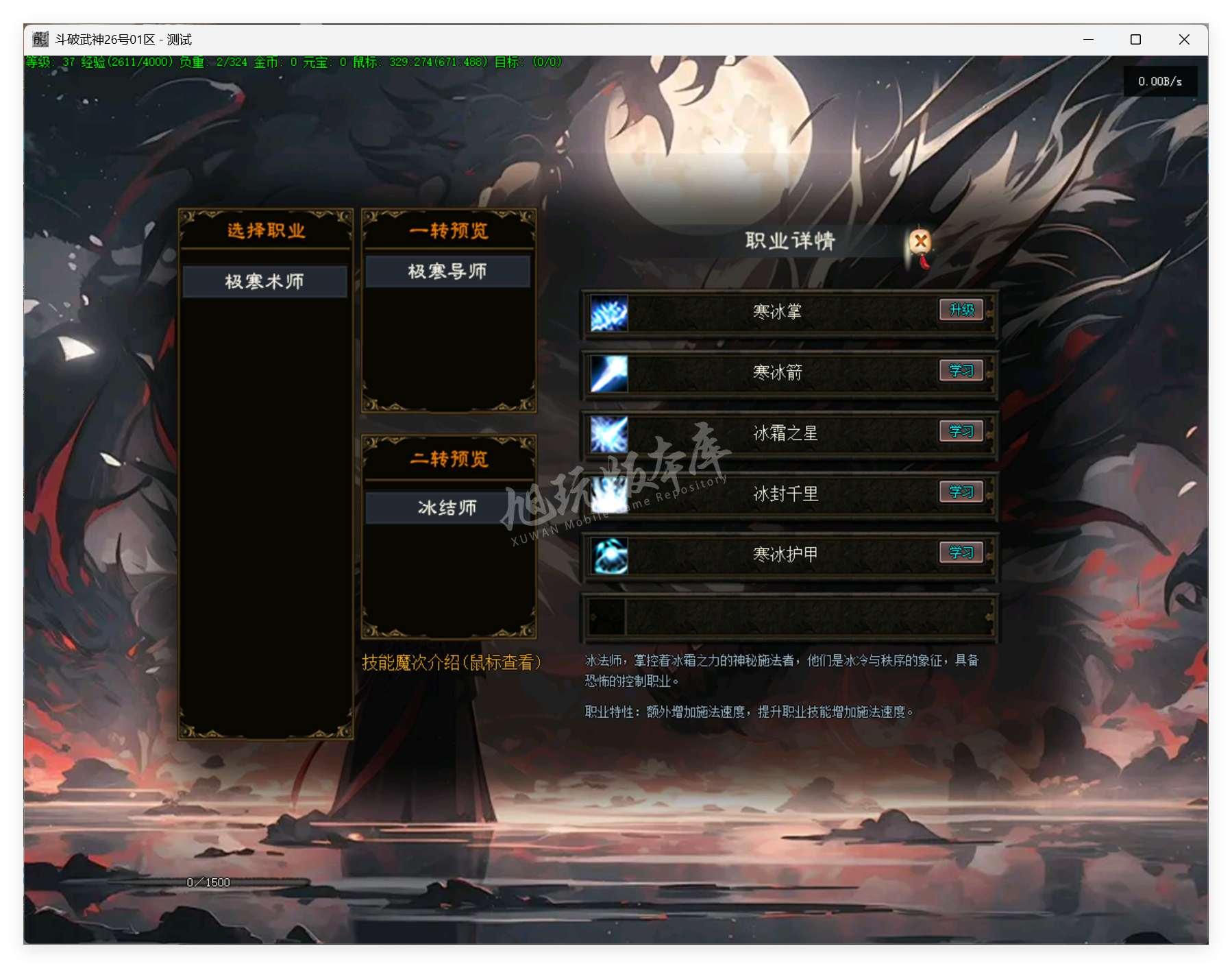Click the game logo in title bar
The height and width of the screenshot is (968, 1232).
[39, 40]
